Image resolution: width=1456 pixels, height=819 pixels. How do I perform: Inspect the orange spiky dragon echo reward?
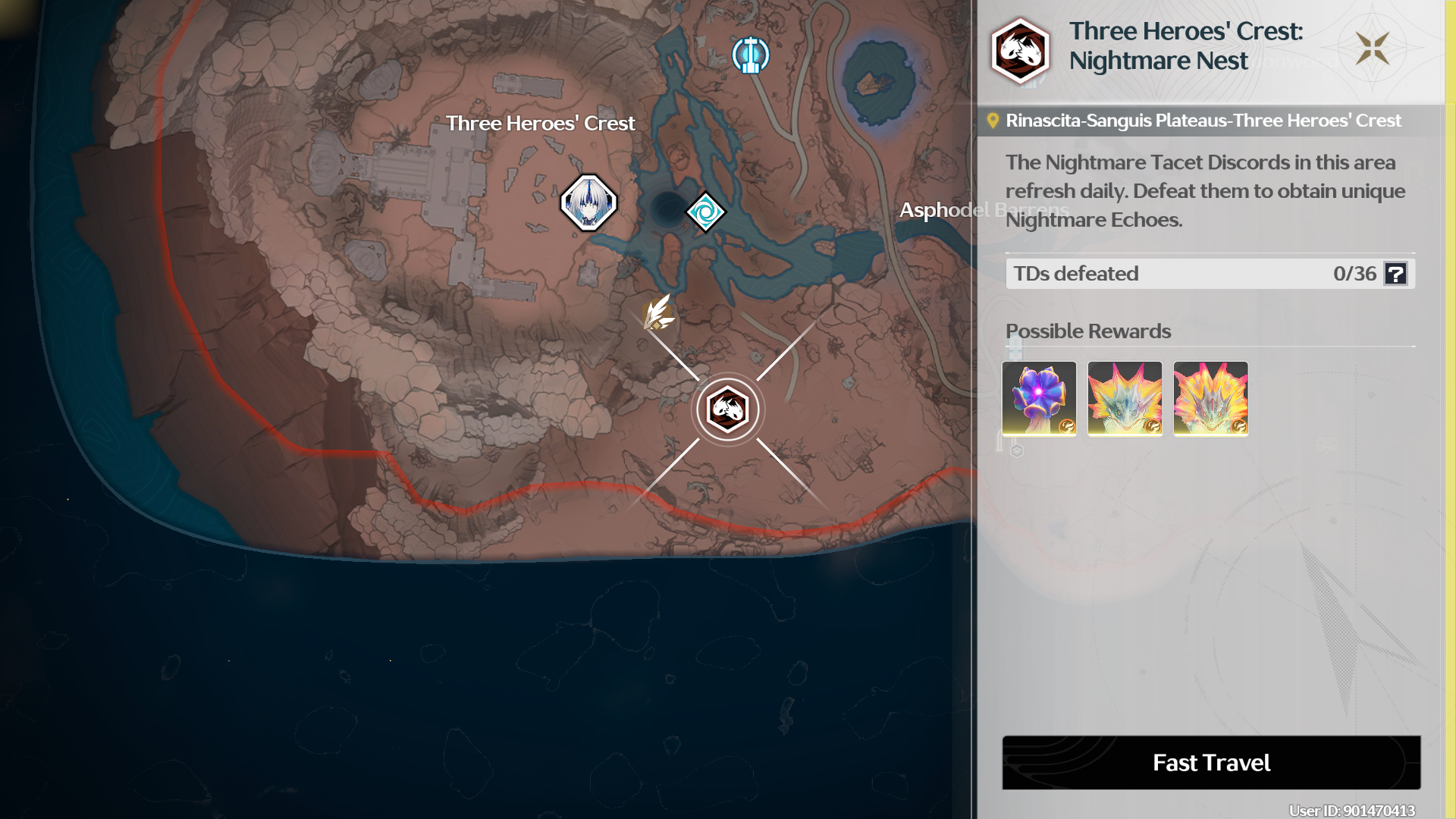click(x=1210, y=398)
